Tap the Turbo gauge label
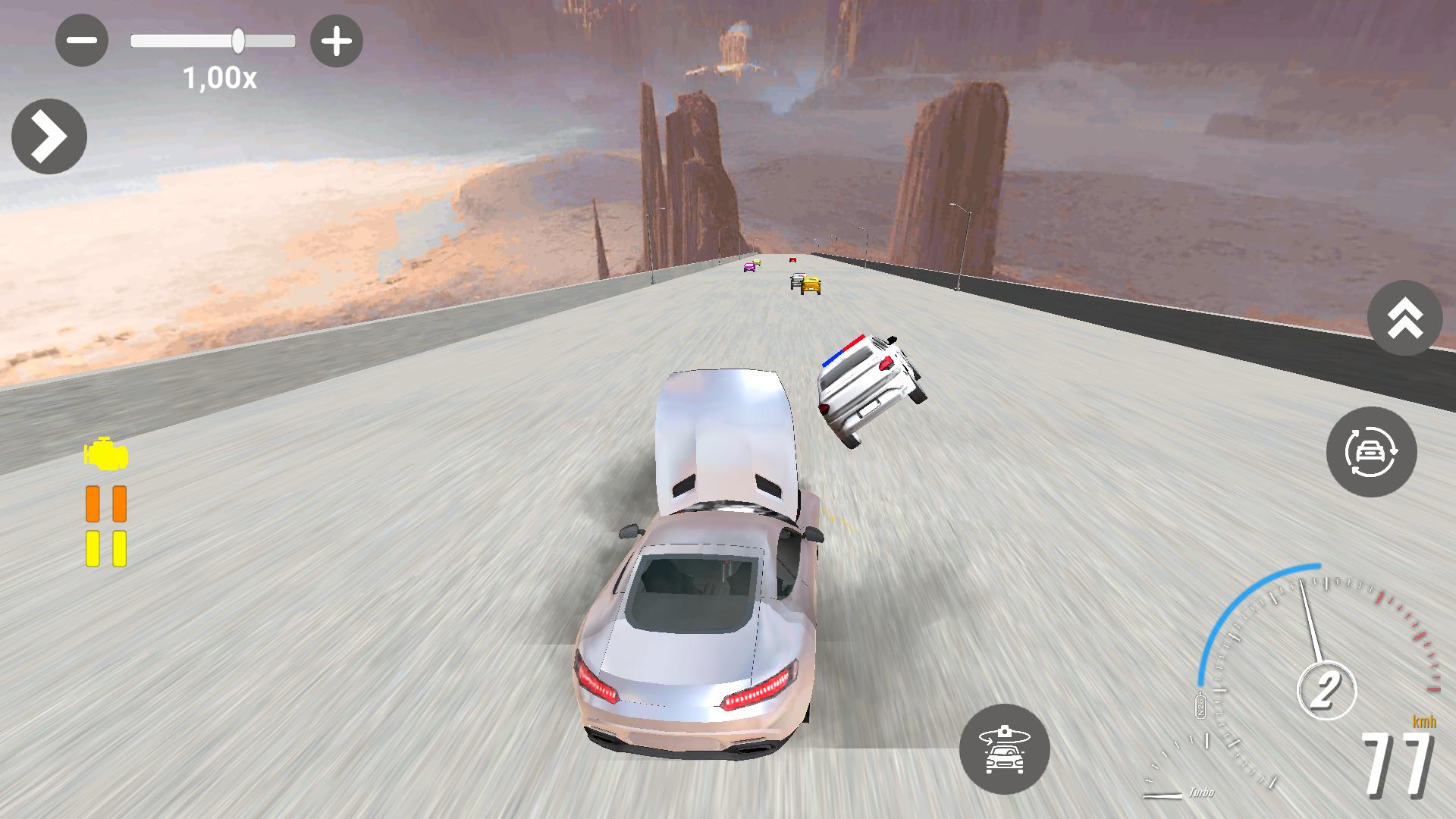The height and width of the screenshot is (819, 1456). pyautogui.click(x=1202, y=794)
